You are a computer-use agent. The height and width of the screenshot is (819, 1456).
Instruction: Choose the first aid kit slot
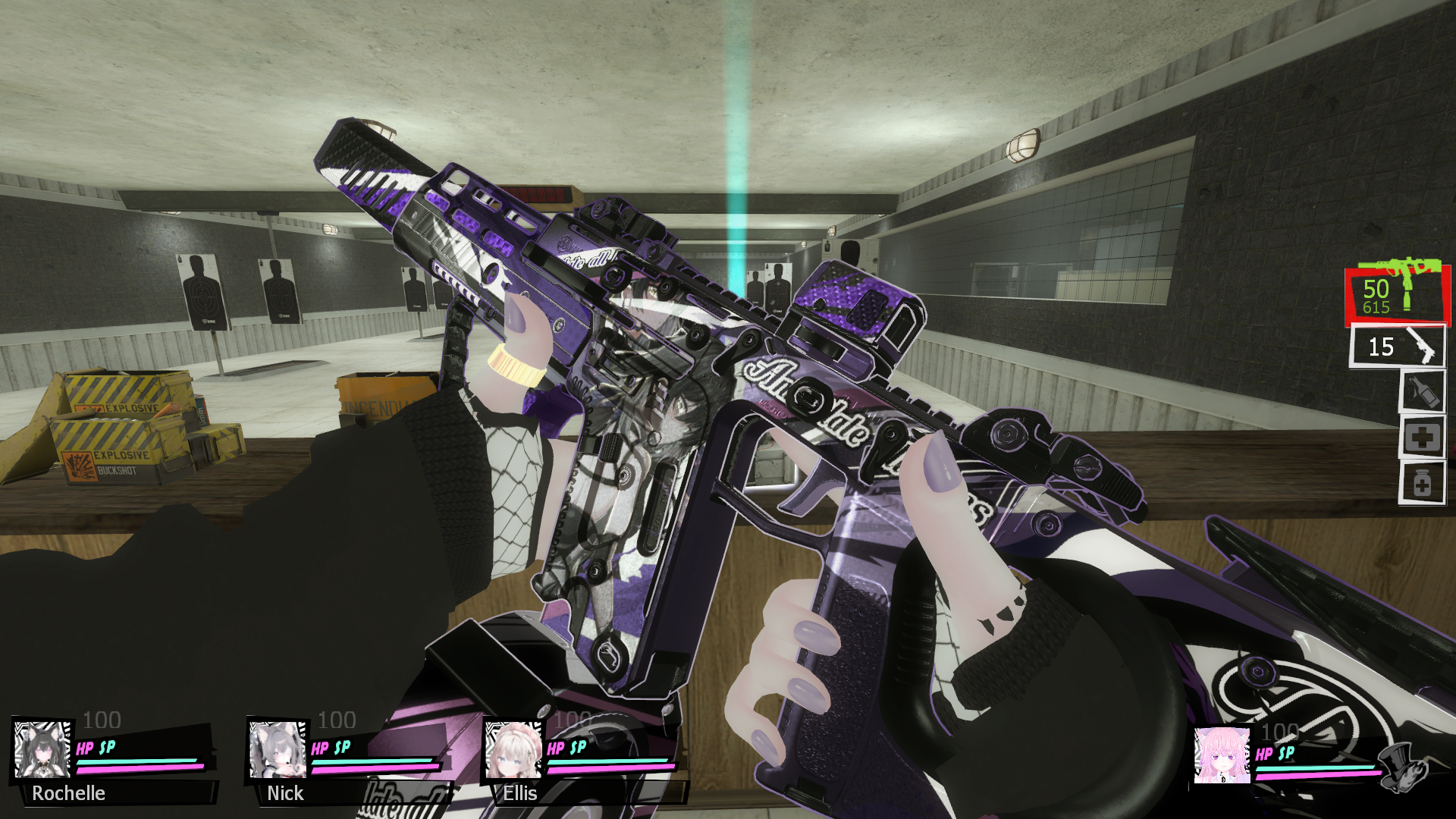tap(1422, 437)
